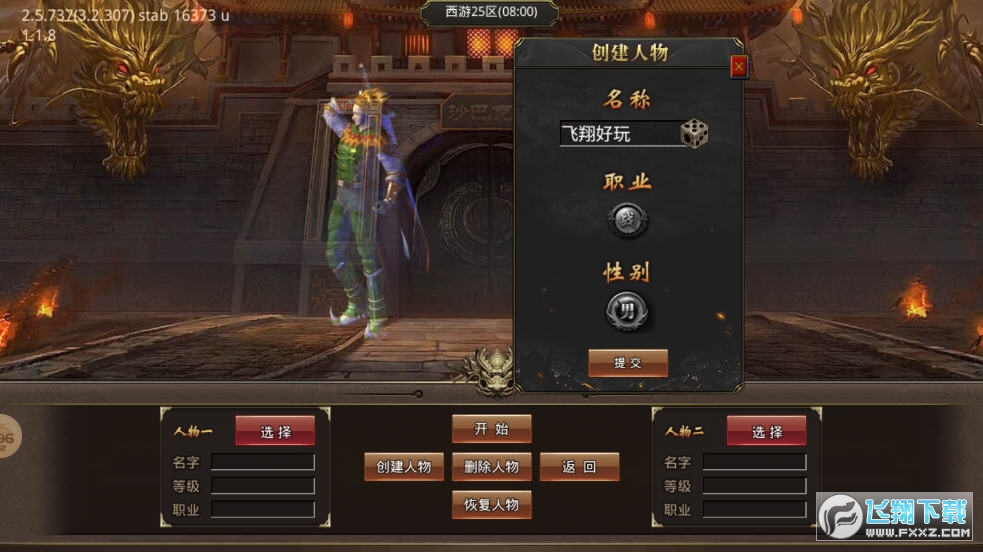Viewport: 983px width, 552px height.
Task: Choose 选择 for 人物一
Action: point(275,431)
